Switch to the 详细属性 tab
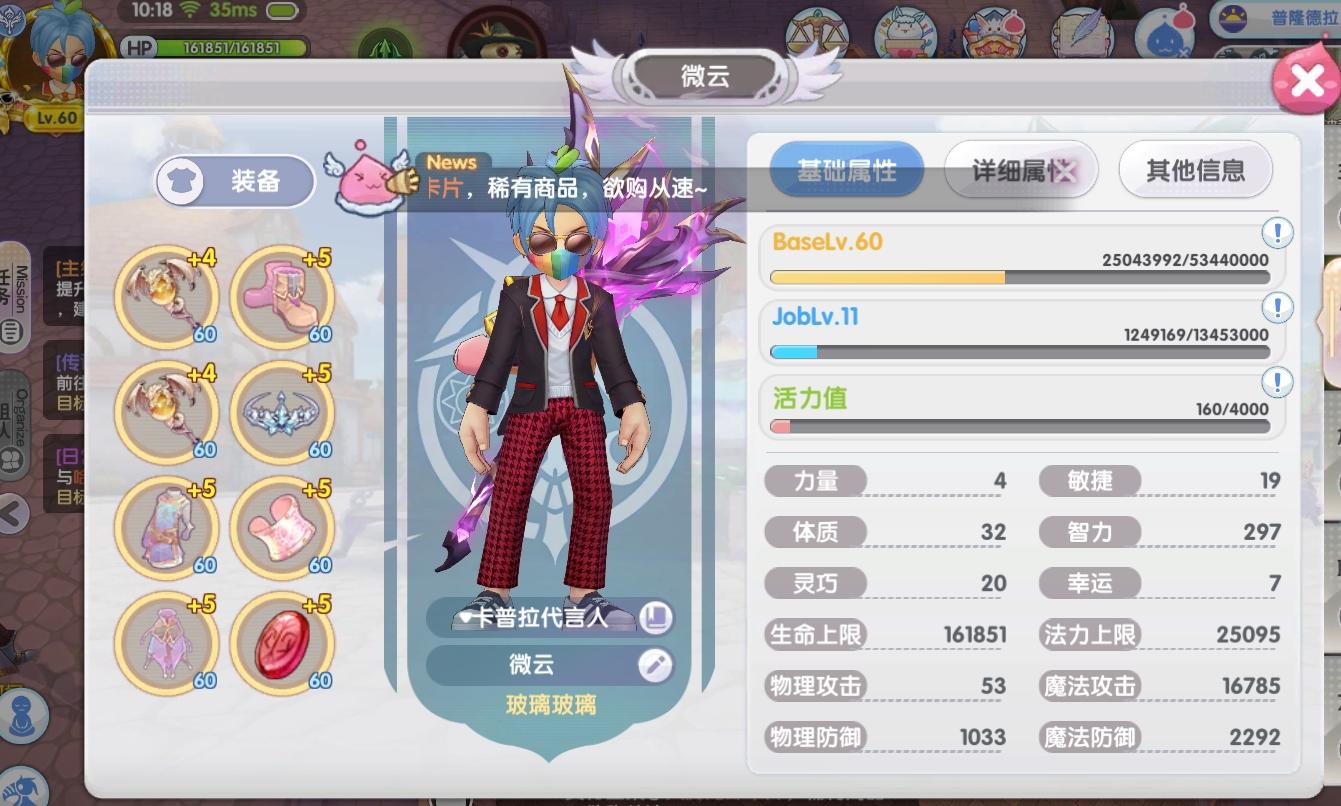Image resolution: width=1341 pixels, height=806 pixels. 1020,170
